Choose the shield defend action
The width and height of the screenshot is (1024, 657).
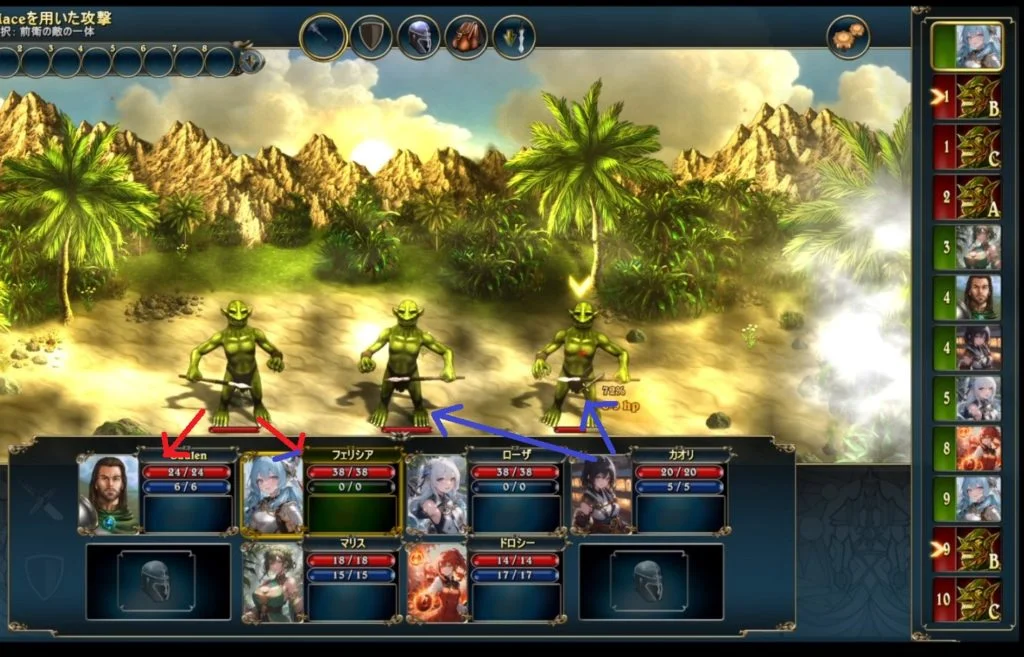(x=371, y=37)
